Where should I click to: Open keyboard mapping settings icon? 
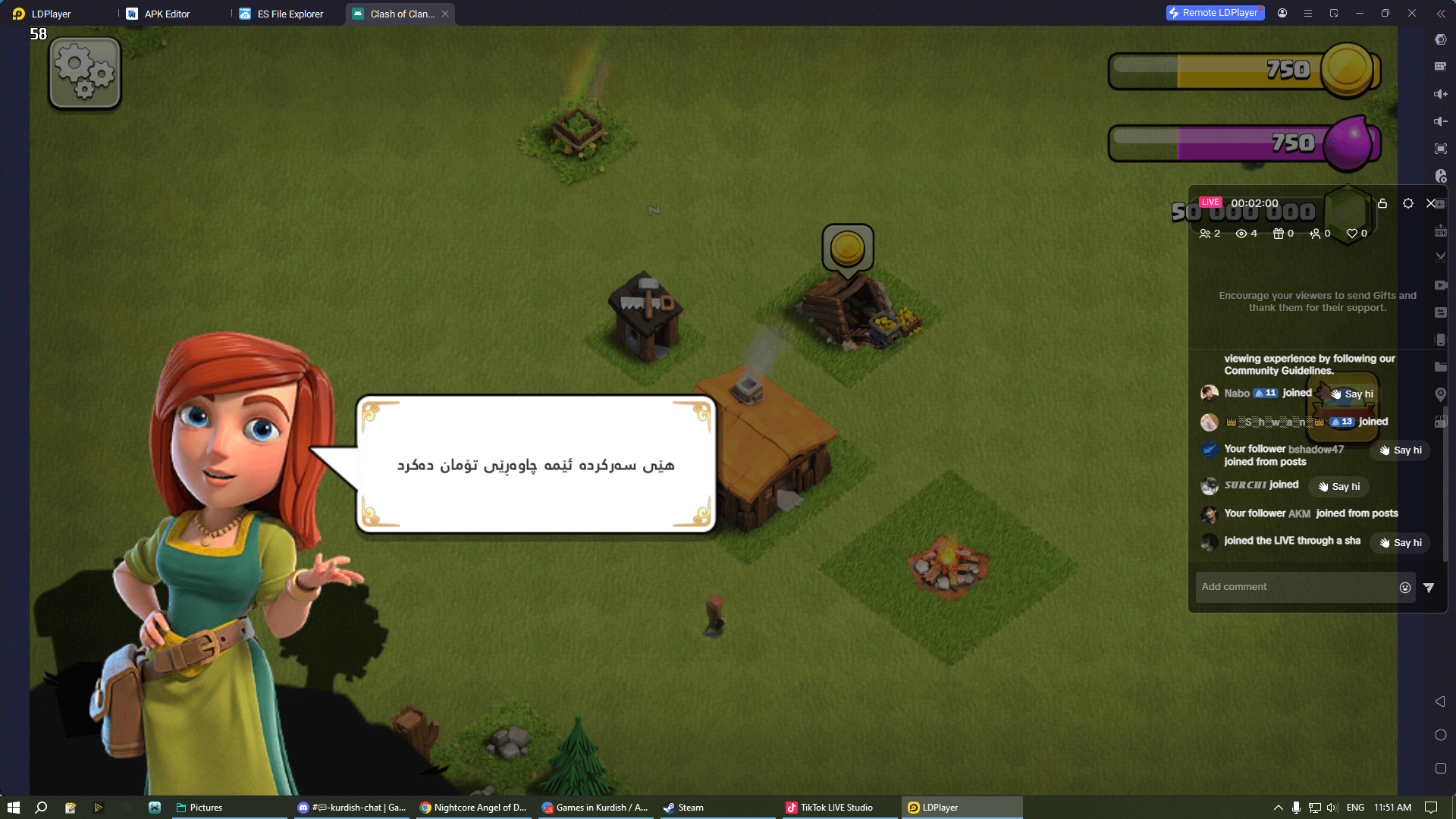[x=1441, y=67]
